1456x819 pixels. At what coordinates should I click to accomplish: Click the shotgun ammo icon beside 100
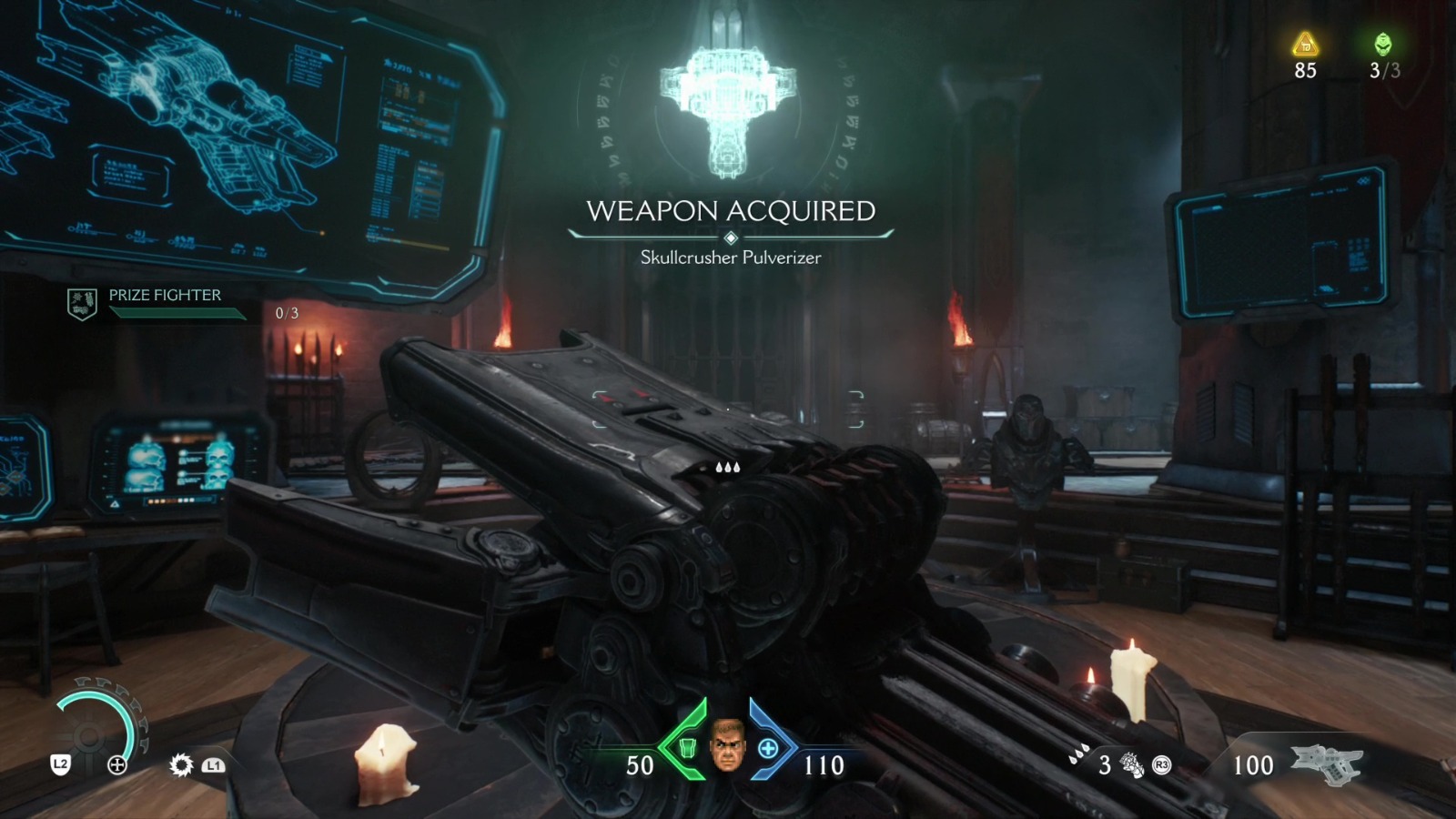(1327, 763)
